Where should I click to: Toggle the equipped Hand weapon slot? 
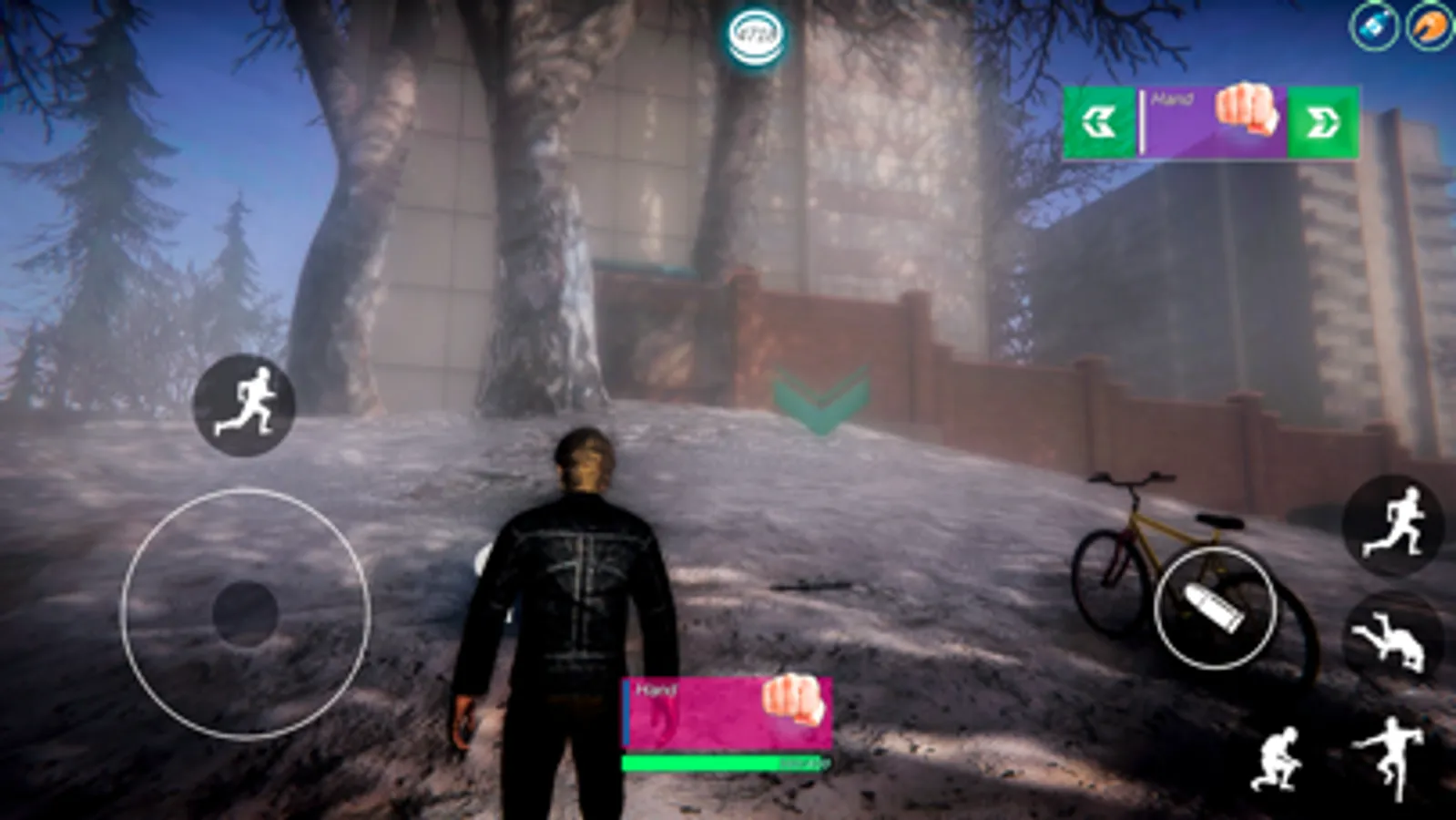pos(724,711)
